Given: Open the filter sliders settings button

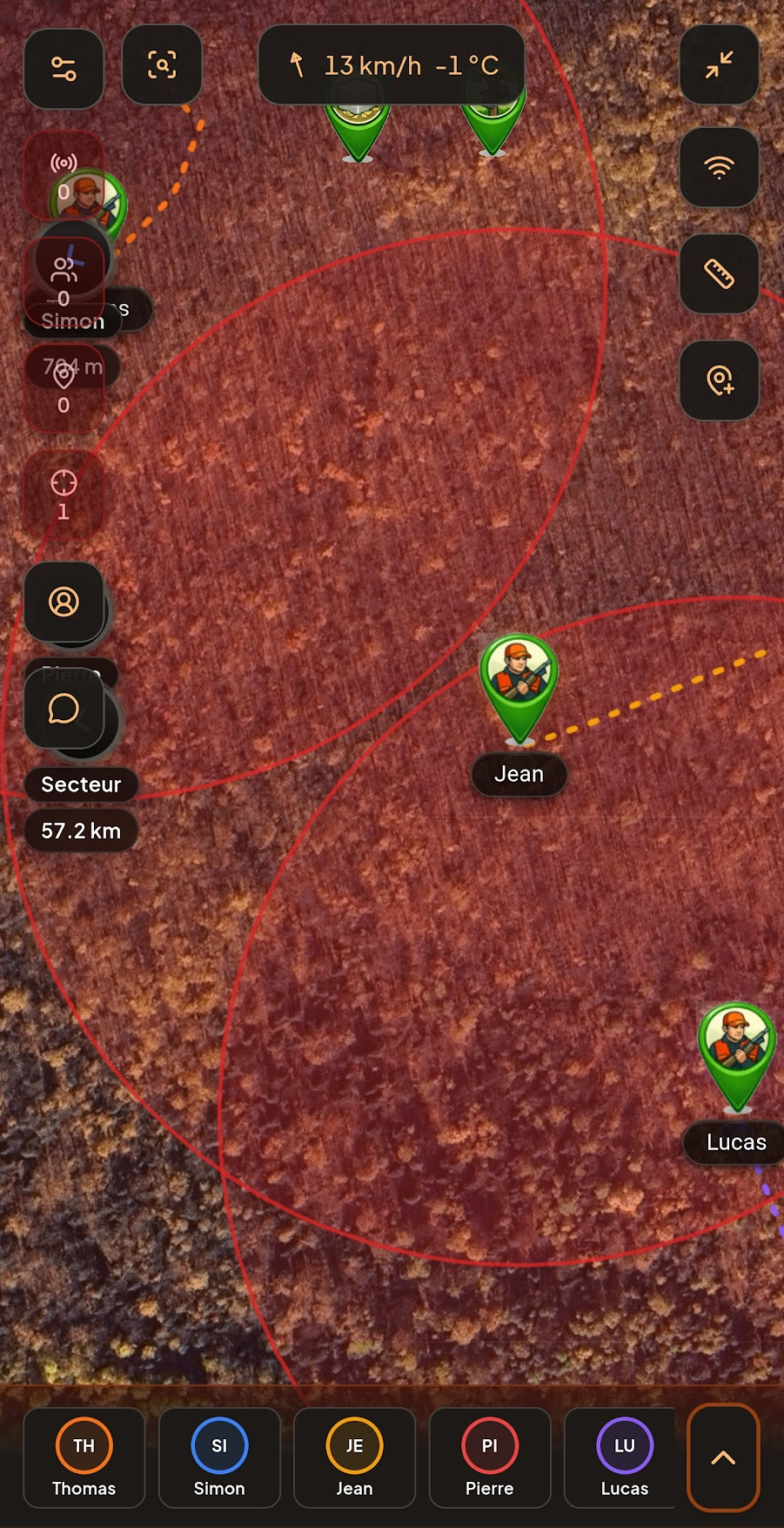Looking at the screenshot, I should pyautogui.click(x=64, y=68).
